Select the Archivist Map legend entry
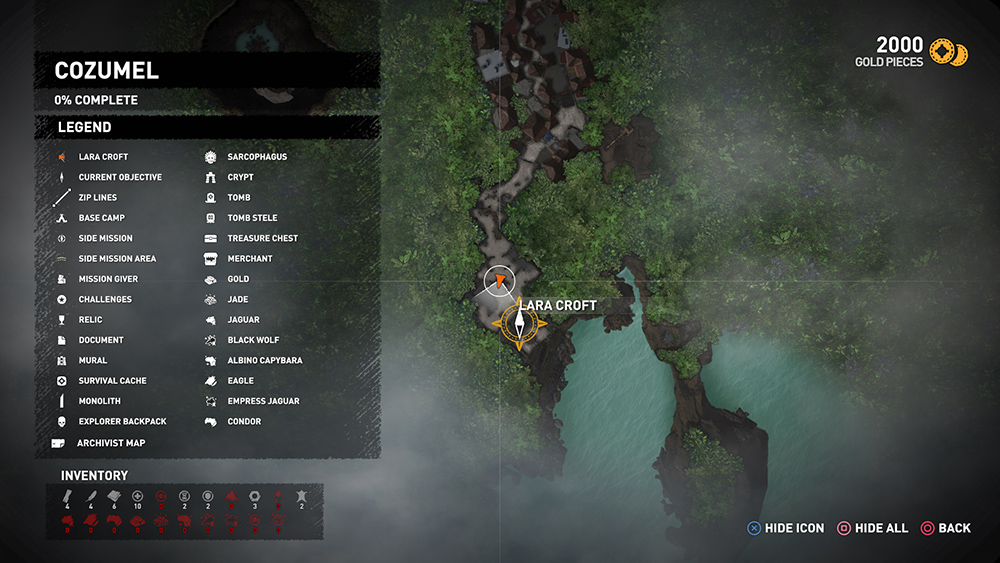Screen dimensions: 1000x563 [110, 443]
